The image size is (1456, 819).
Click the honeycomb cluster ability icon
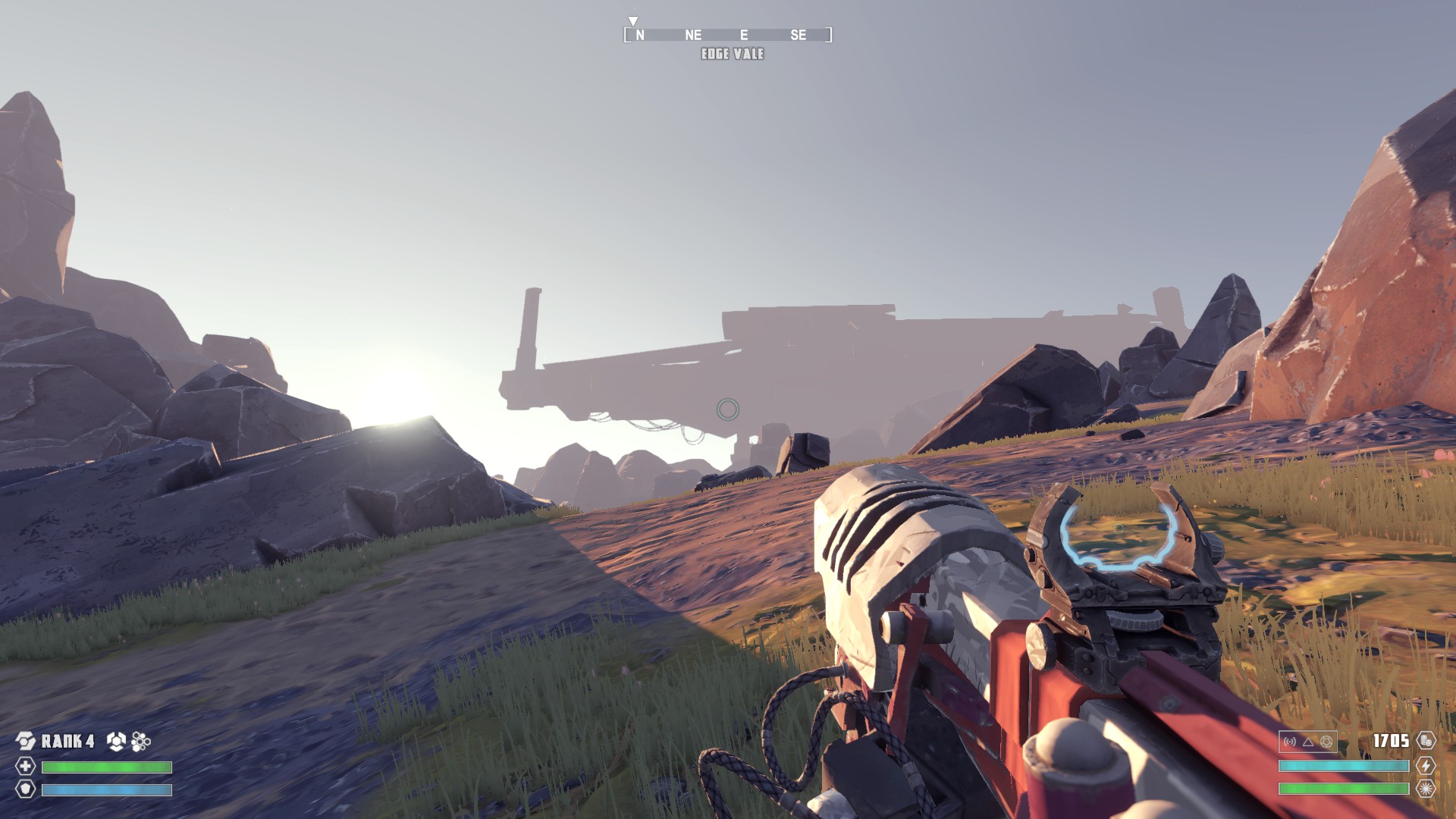141,741
